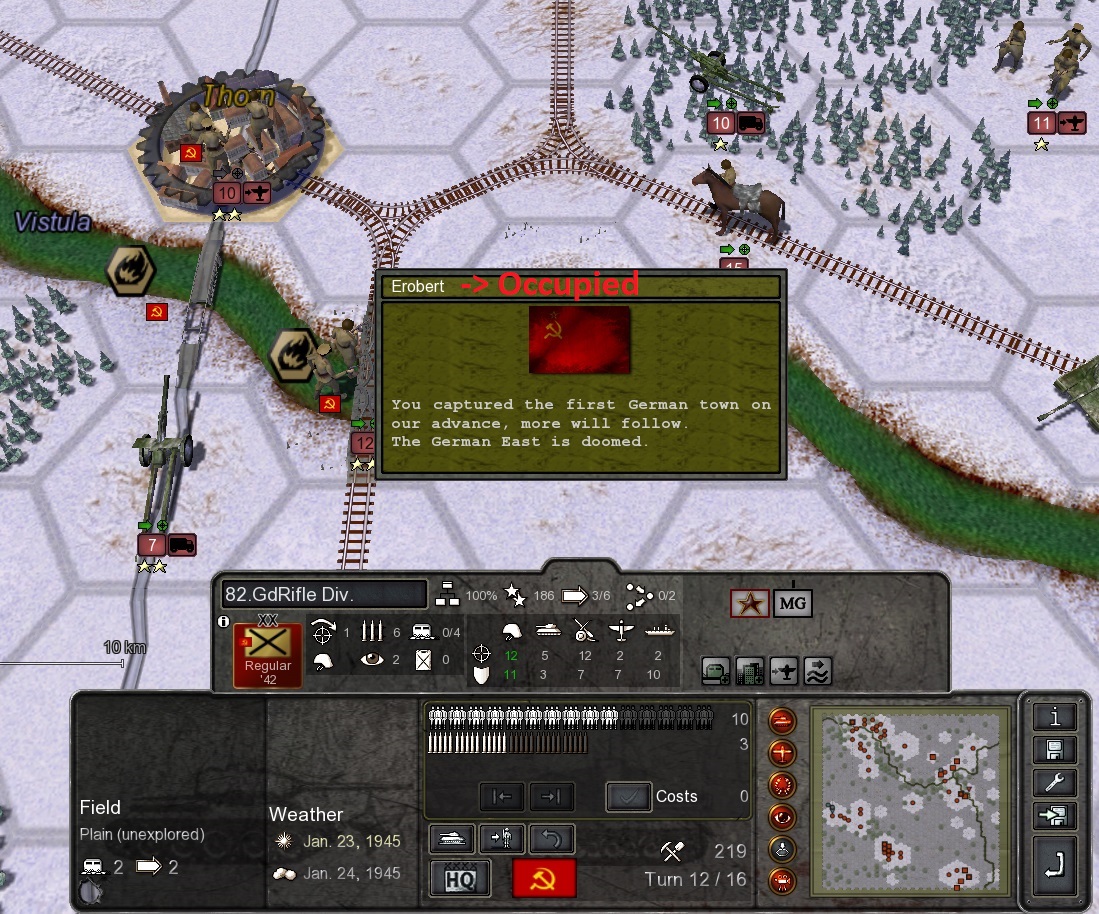Open the info button with the letter i
The height and width of the screenshot is (914, 1099).
pyautogui.click(x=1055, y=716)
